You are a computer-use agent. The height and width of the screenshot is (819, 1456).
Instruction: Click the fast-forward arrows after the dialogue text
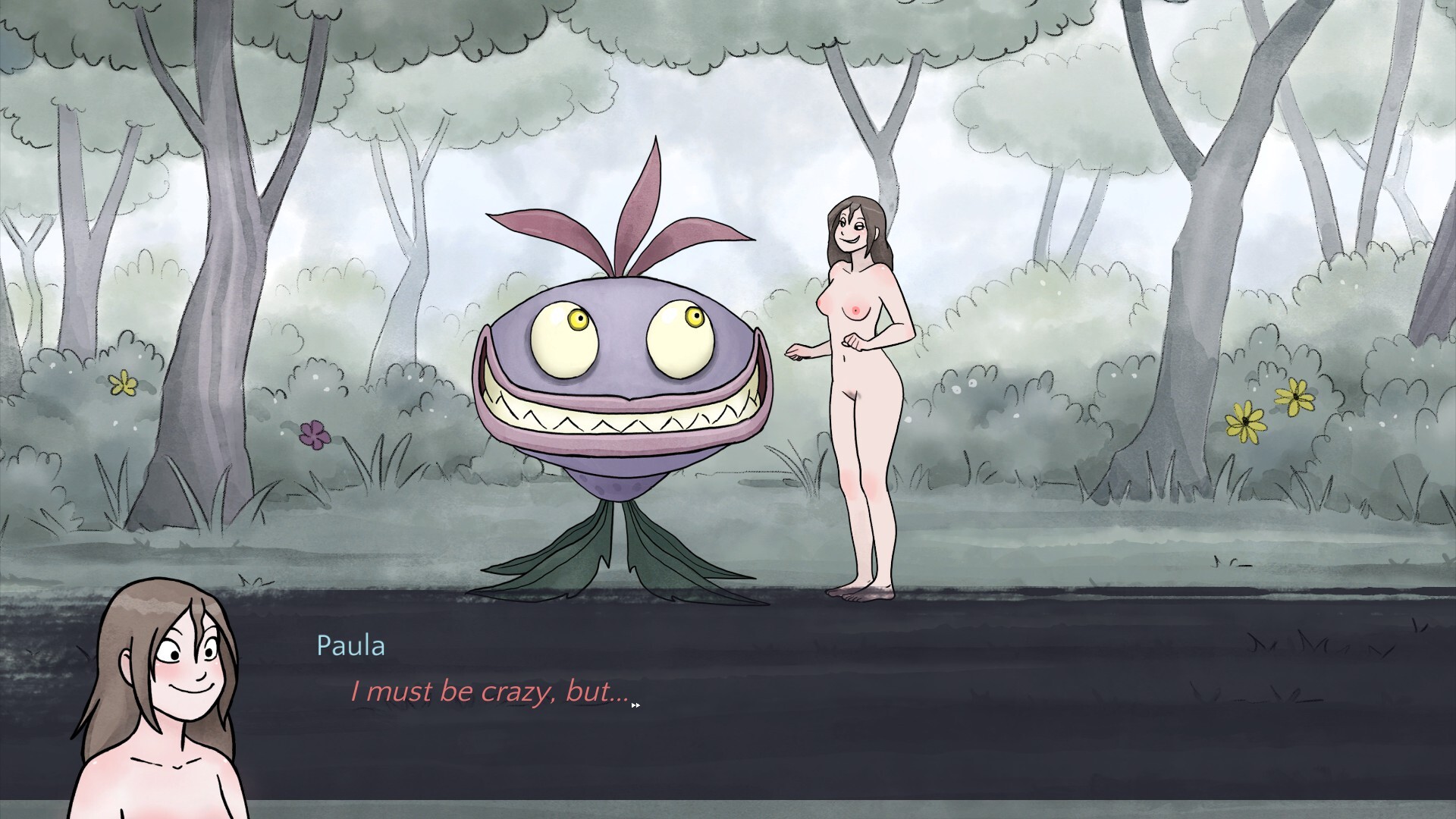pyautogui.click(x=634, y=704)
